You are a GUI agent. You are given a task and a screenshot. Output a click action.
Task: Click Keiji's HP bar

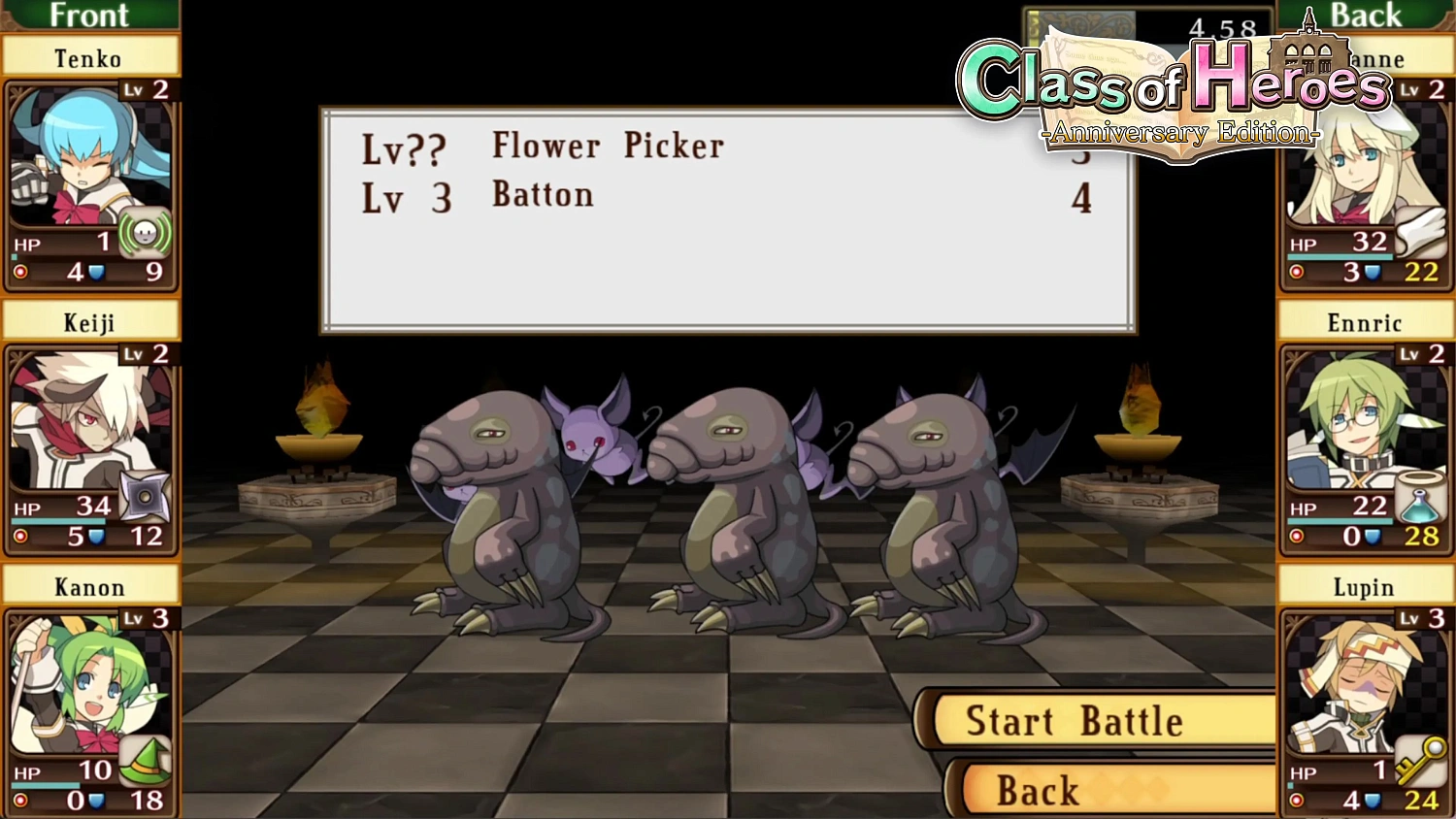click(58, 520)
